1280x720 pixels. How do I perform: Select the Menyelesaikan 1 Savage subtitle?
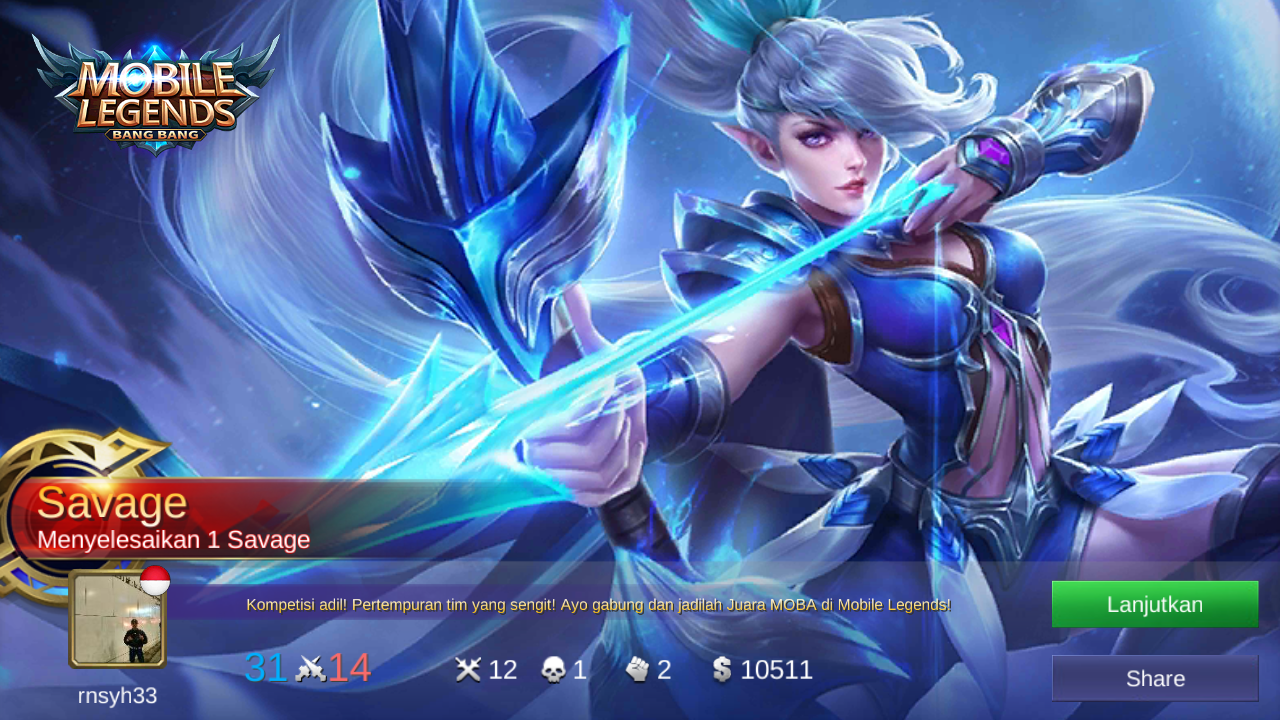[x=173, y=539]
